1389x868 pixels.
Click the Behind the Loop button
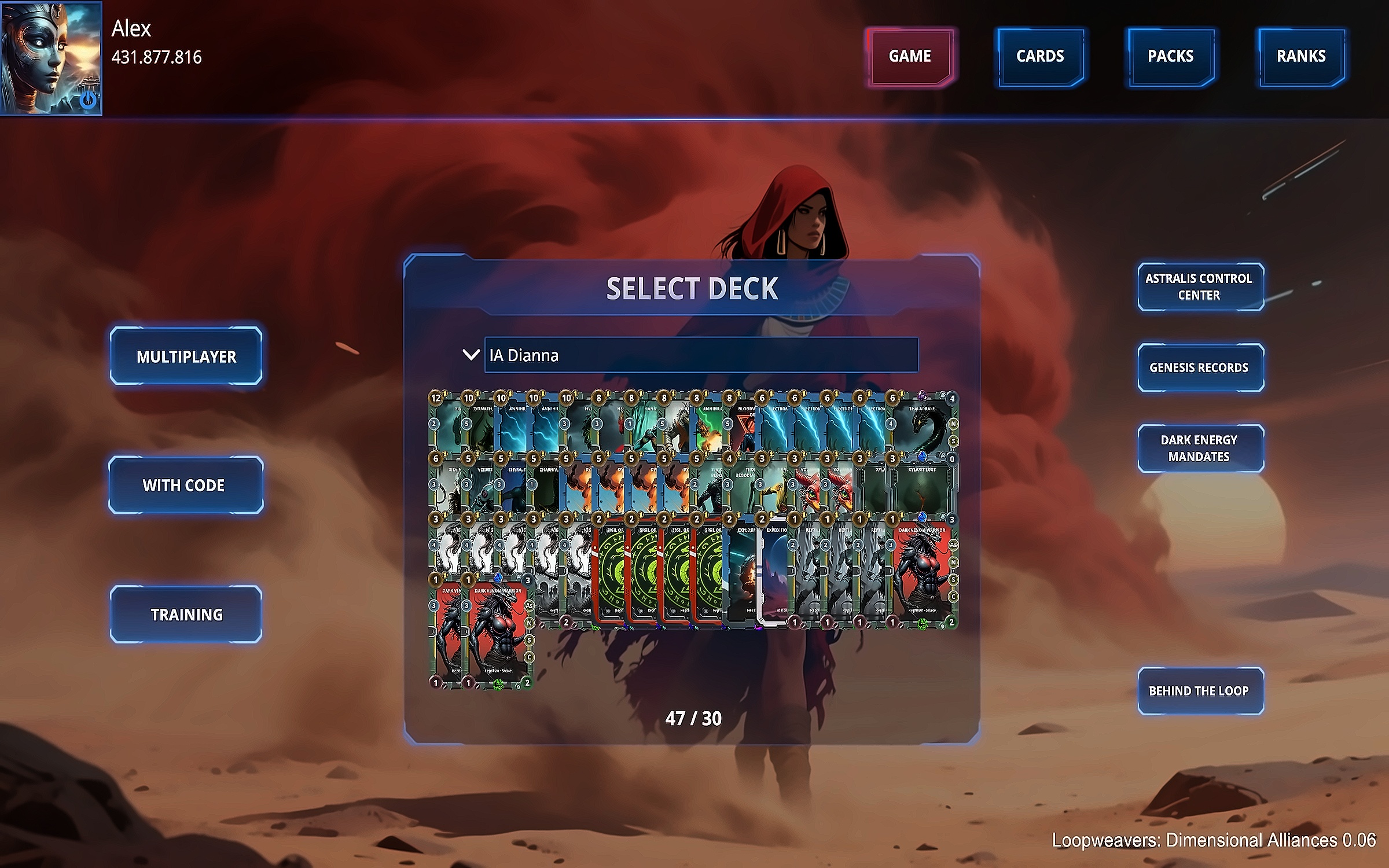tap(1200, 691)
